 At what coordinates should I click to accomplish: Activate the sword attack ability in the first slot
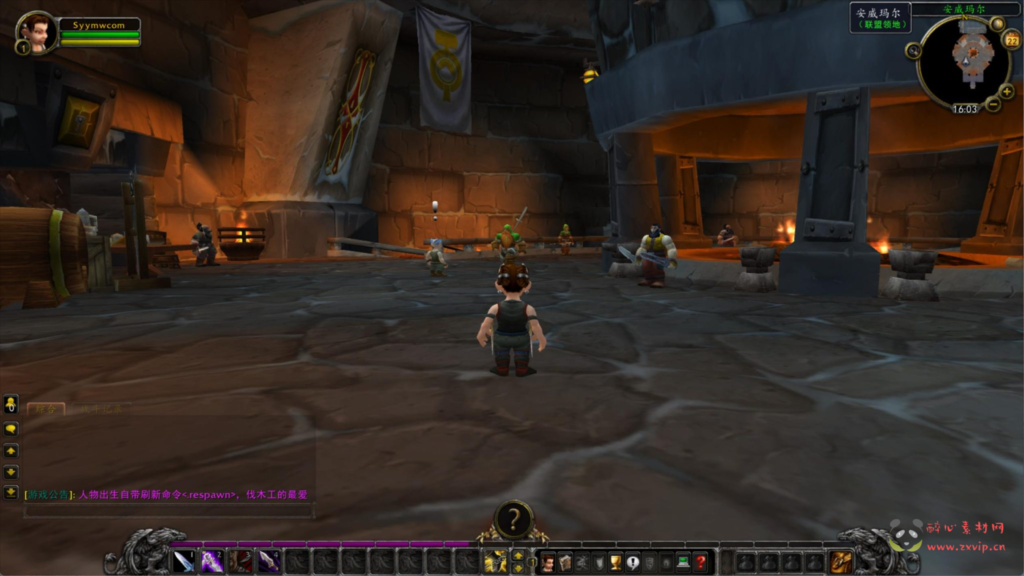[185, 561]
